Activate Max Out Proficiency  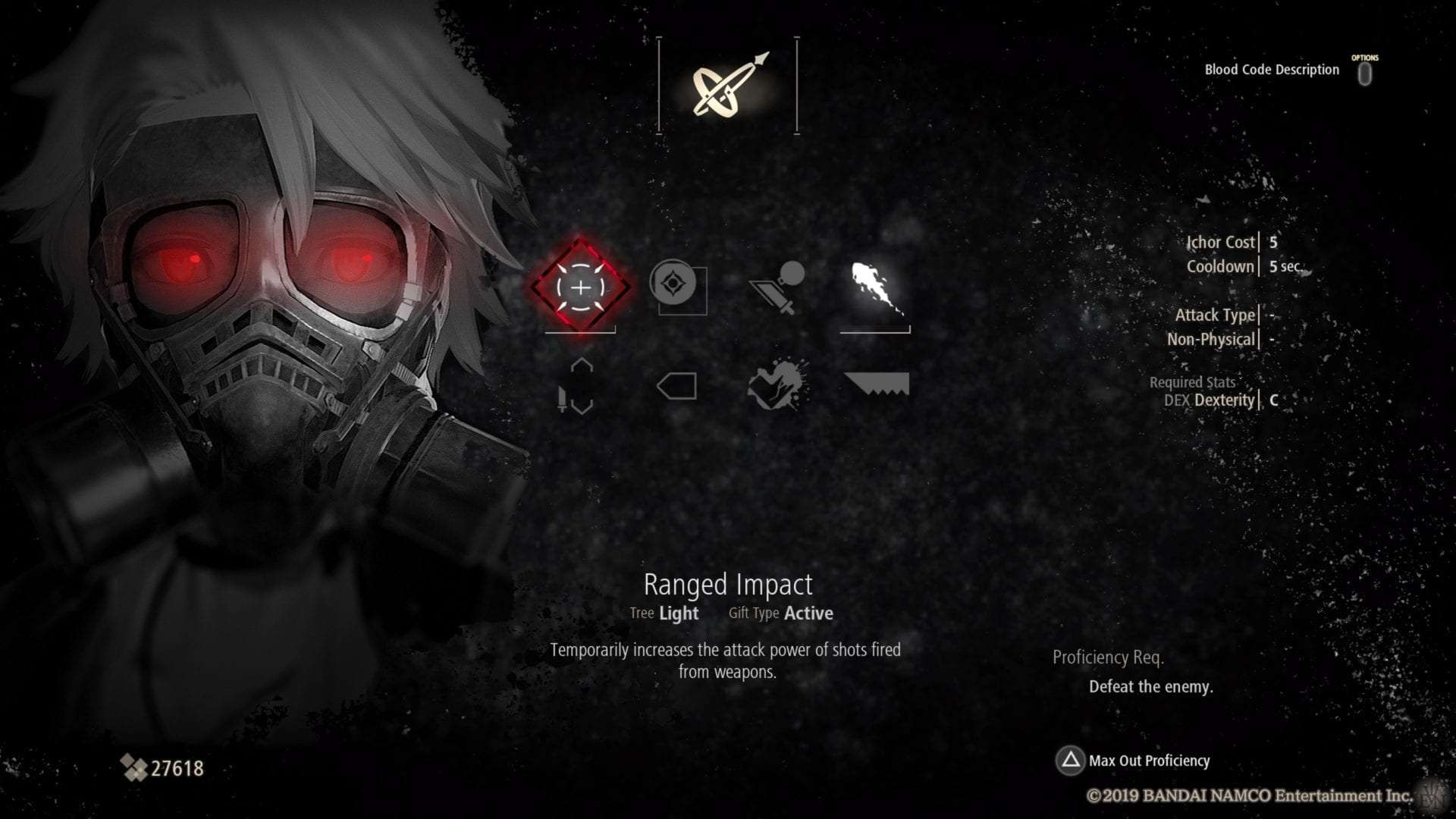pyautogui.click(x=1149, y=761)
